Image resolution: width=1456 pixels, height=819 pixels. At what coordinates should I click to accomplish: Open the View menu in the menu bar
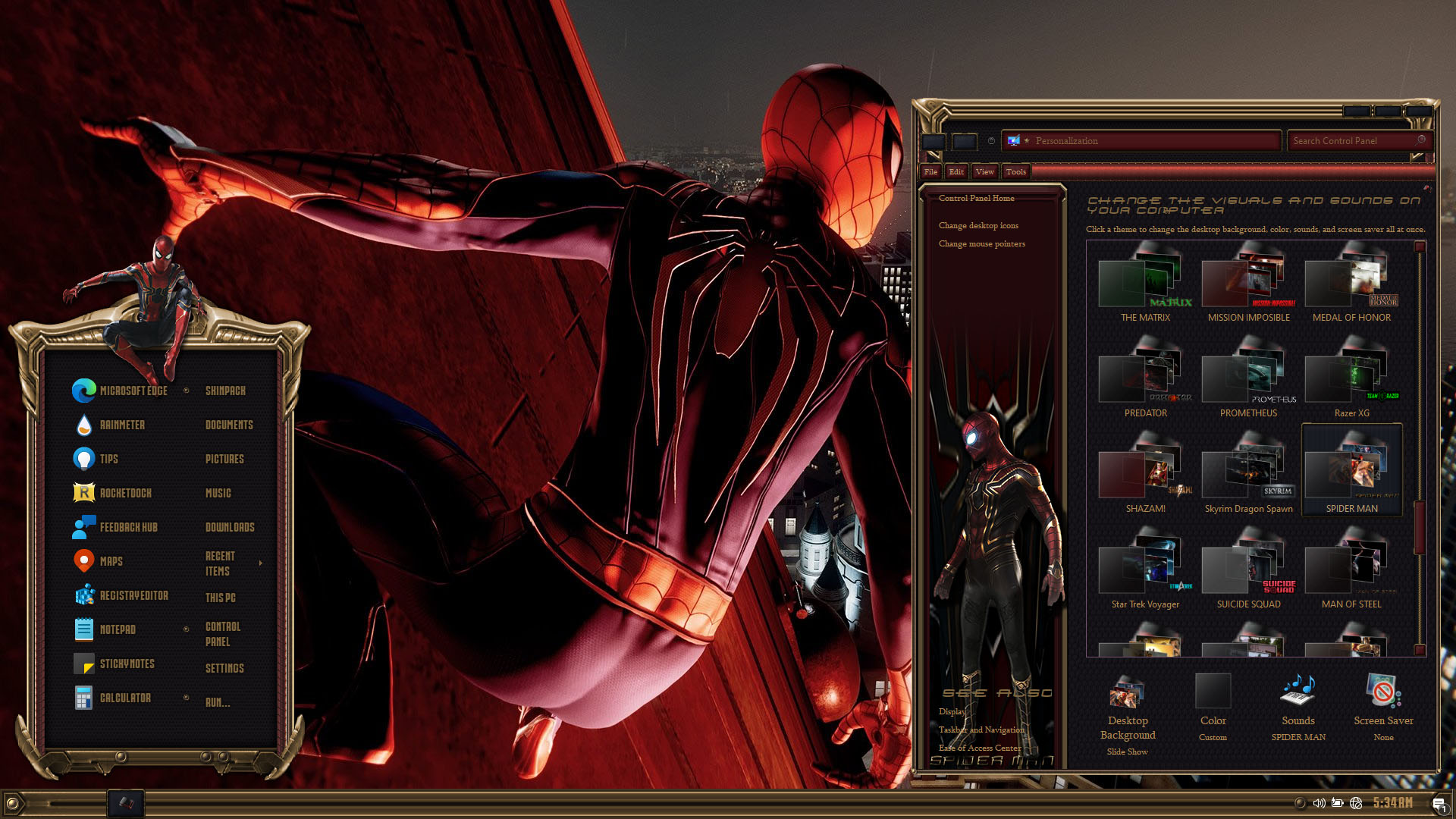pyautogui.click(x=984, y=171)
